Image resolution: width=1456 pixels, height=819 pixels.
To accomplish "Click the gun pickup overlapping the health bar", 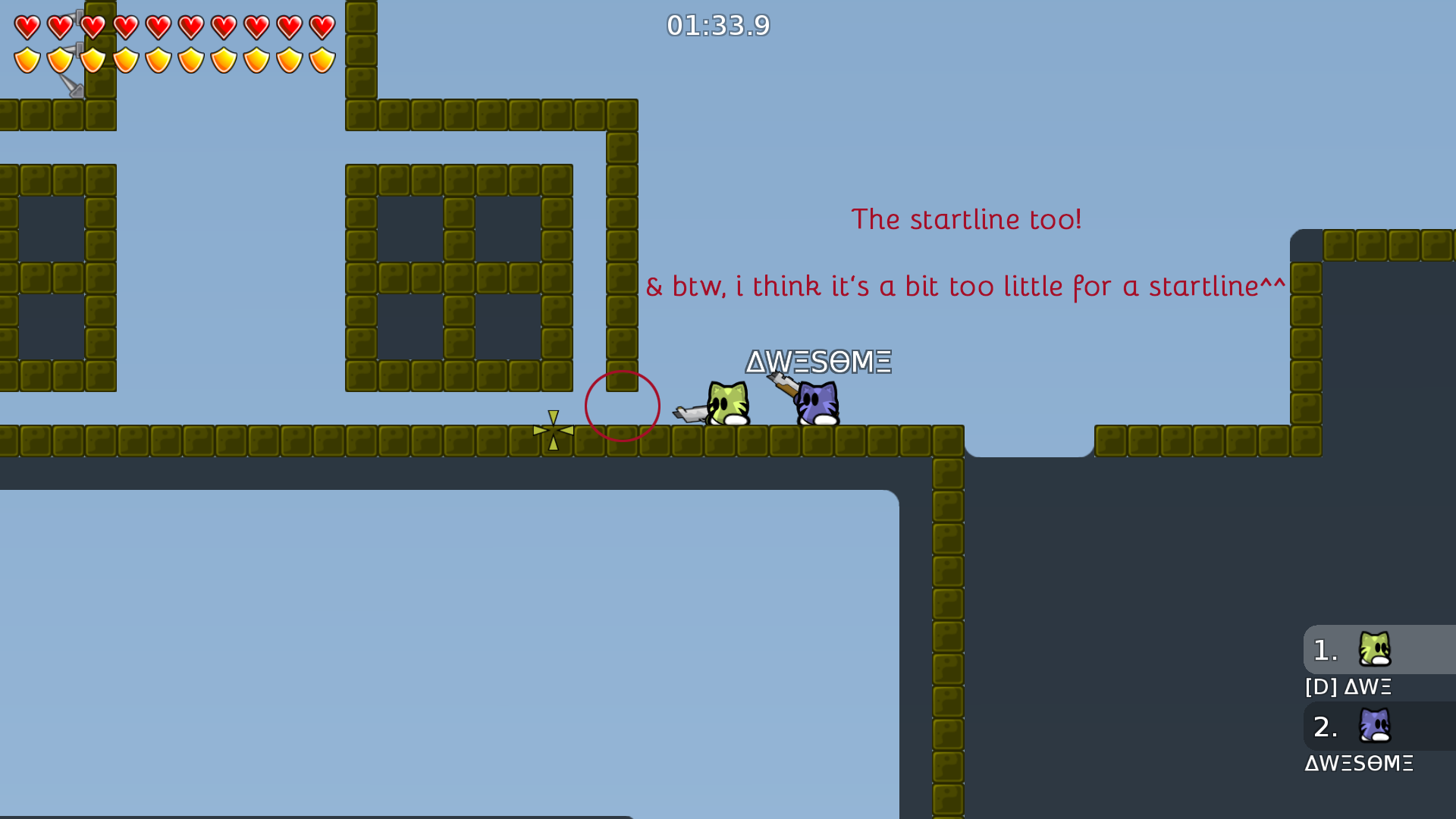I will pyautogui.click(x=72, y=68).
